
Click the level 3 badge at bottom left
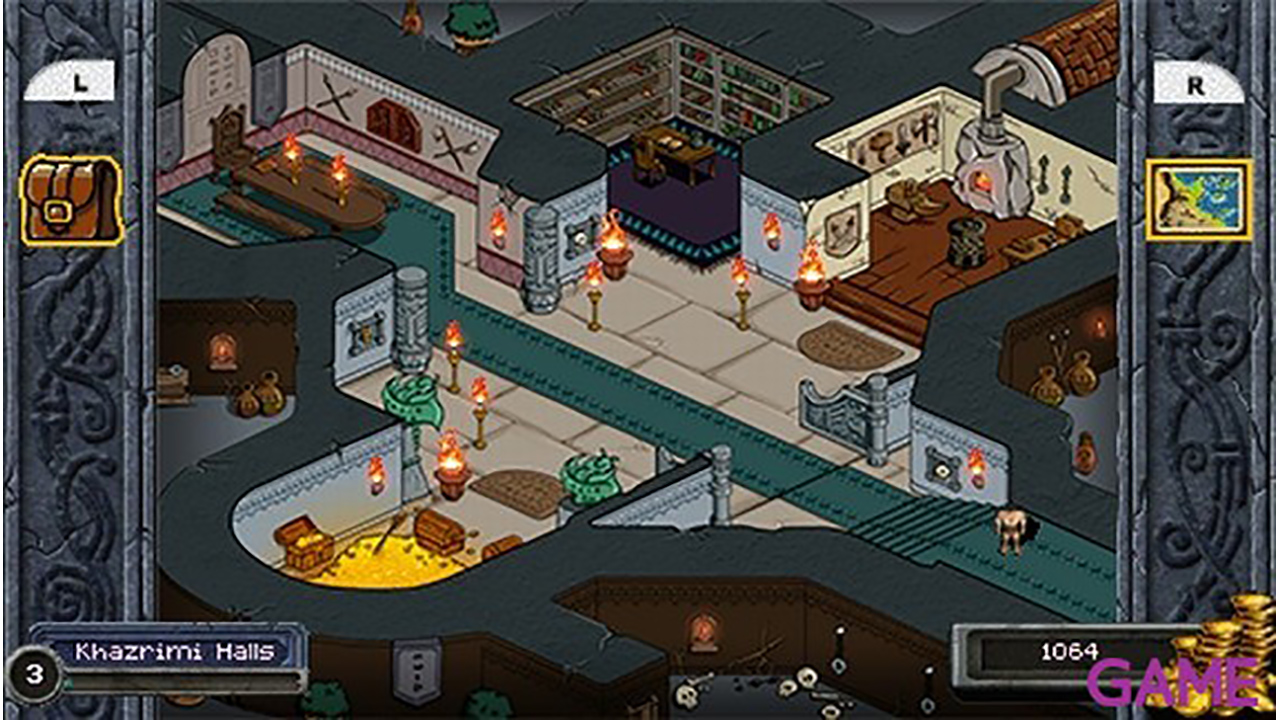(x=33, y=675)
